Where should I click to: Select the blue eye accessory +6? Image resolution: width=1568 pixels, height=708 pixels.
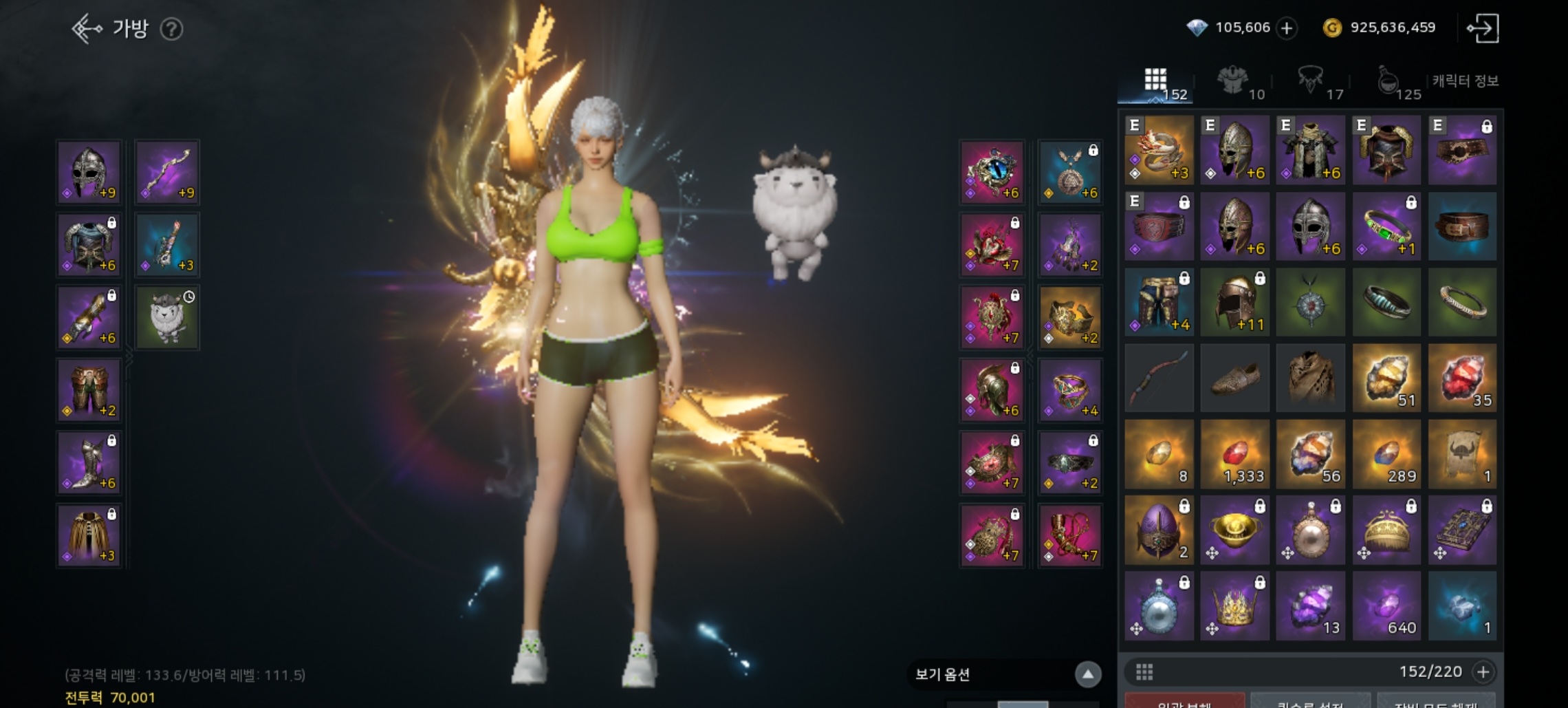[992, 172]
